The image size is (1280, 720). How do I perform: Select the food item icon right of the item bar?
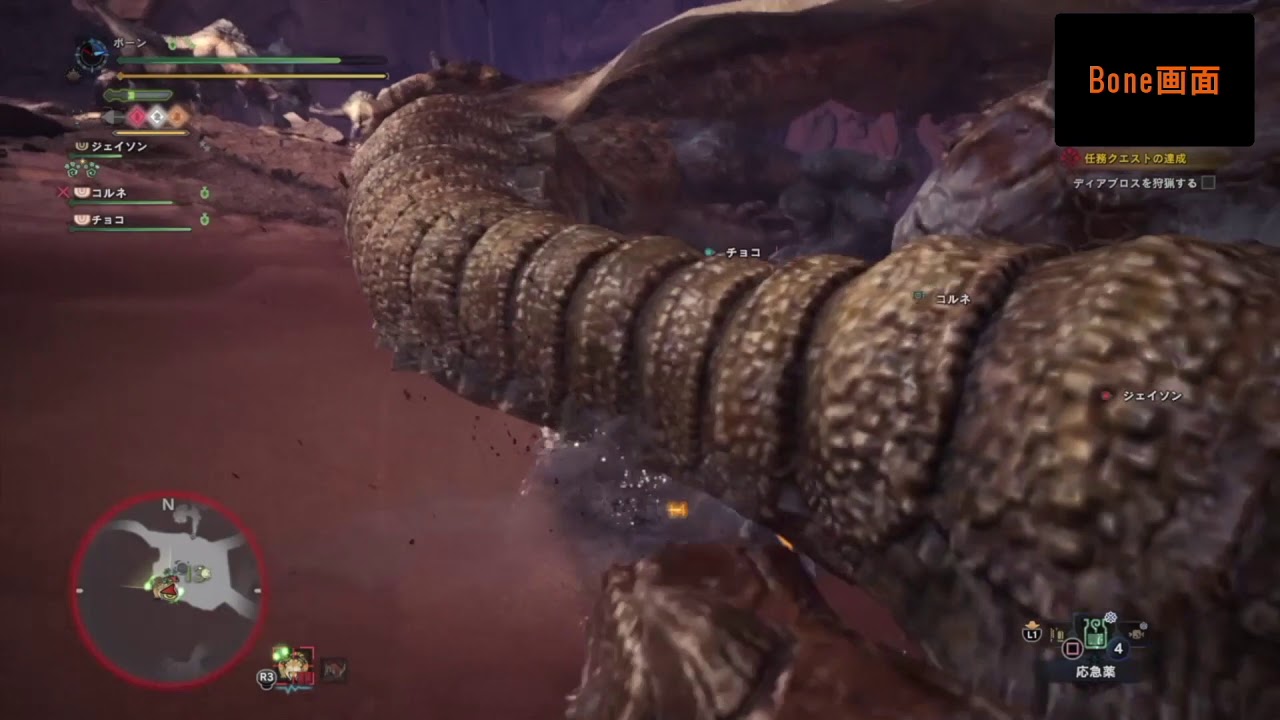point(1137,635)
